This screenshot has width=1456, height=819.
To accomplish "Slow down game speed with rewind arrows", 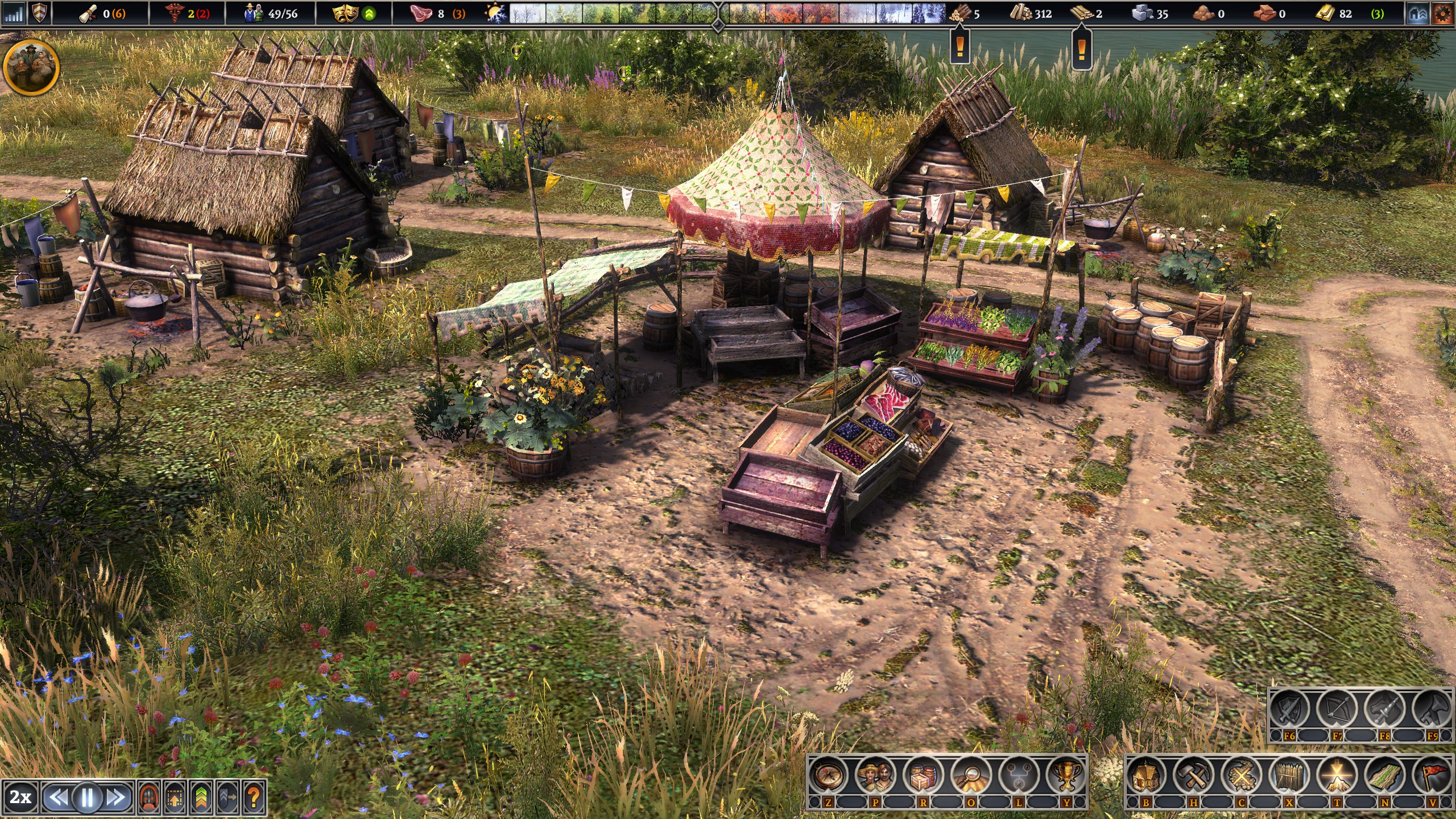I will [x=57, y=797].
